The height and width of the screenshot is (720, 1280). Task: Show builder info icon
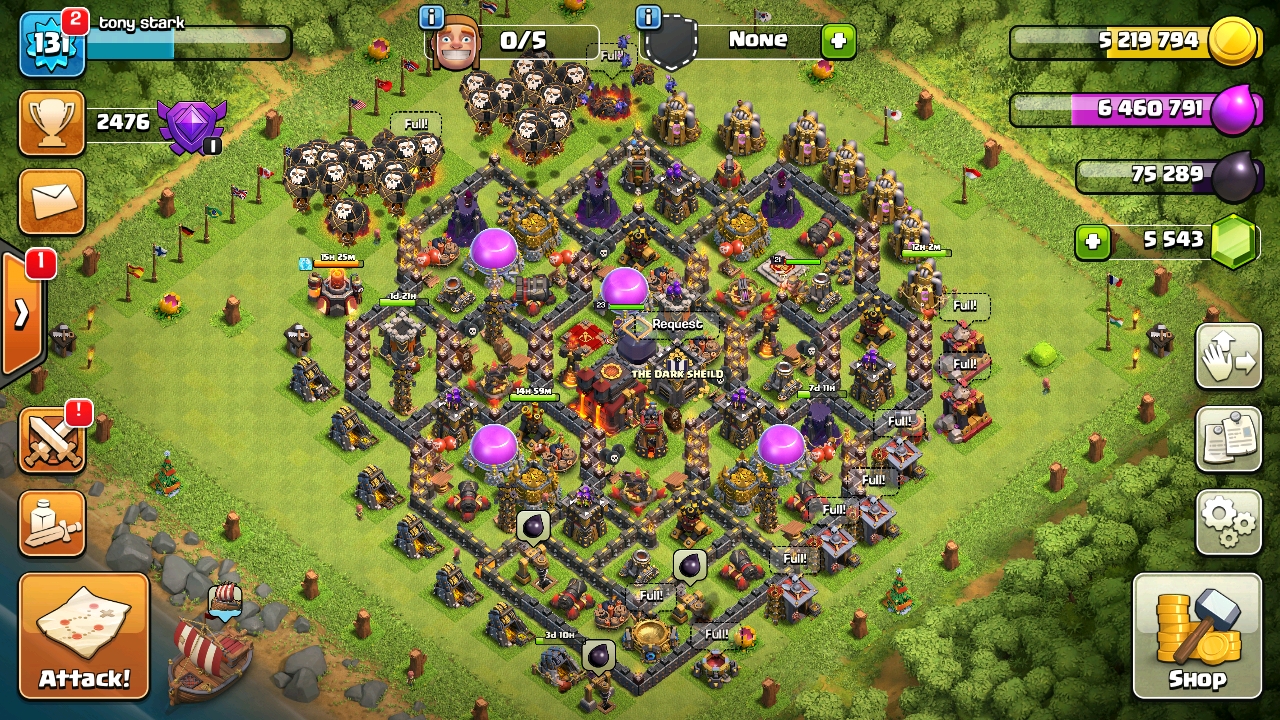click(431, 17)
